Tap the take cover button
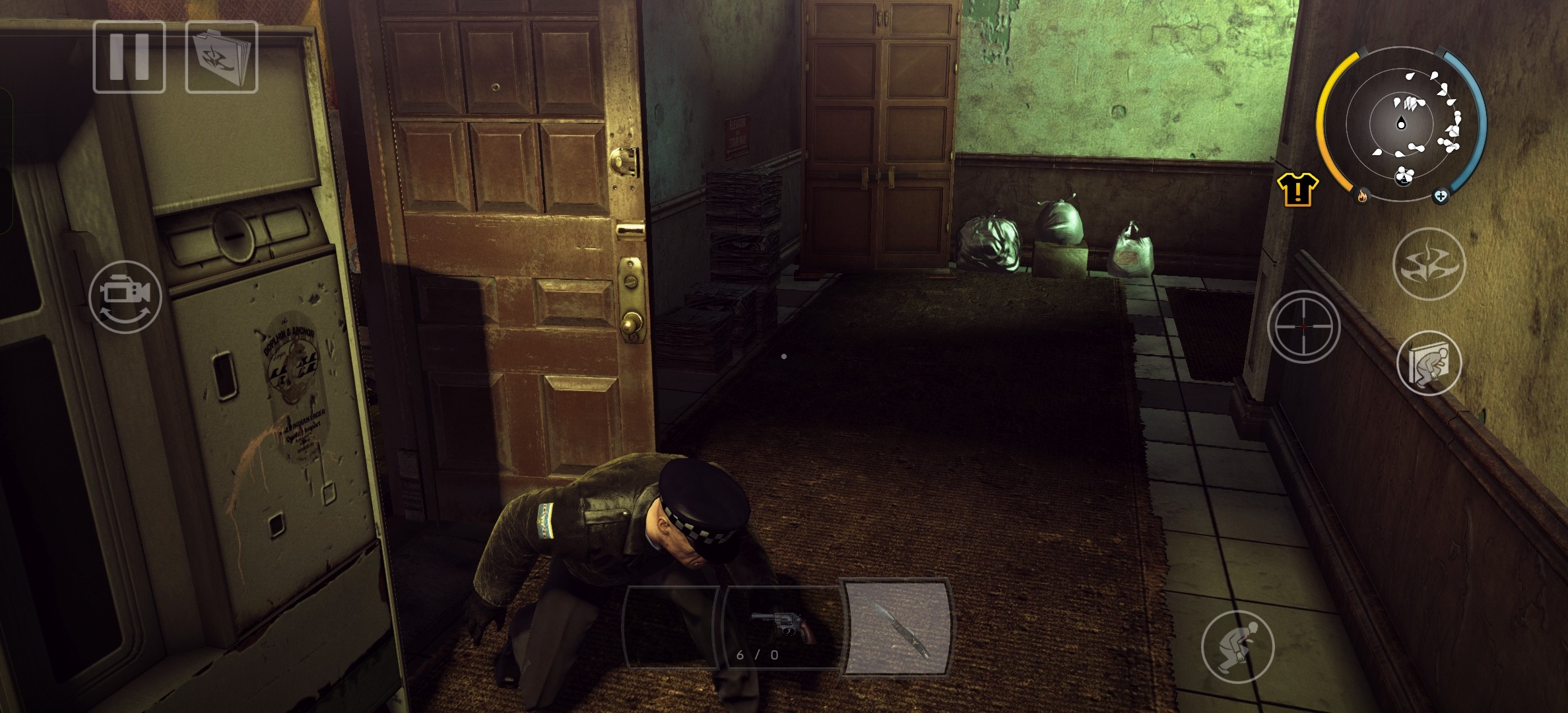The height and width of the screenshot is (713, 1568). click(1429, 362)
